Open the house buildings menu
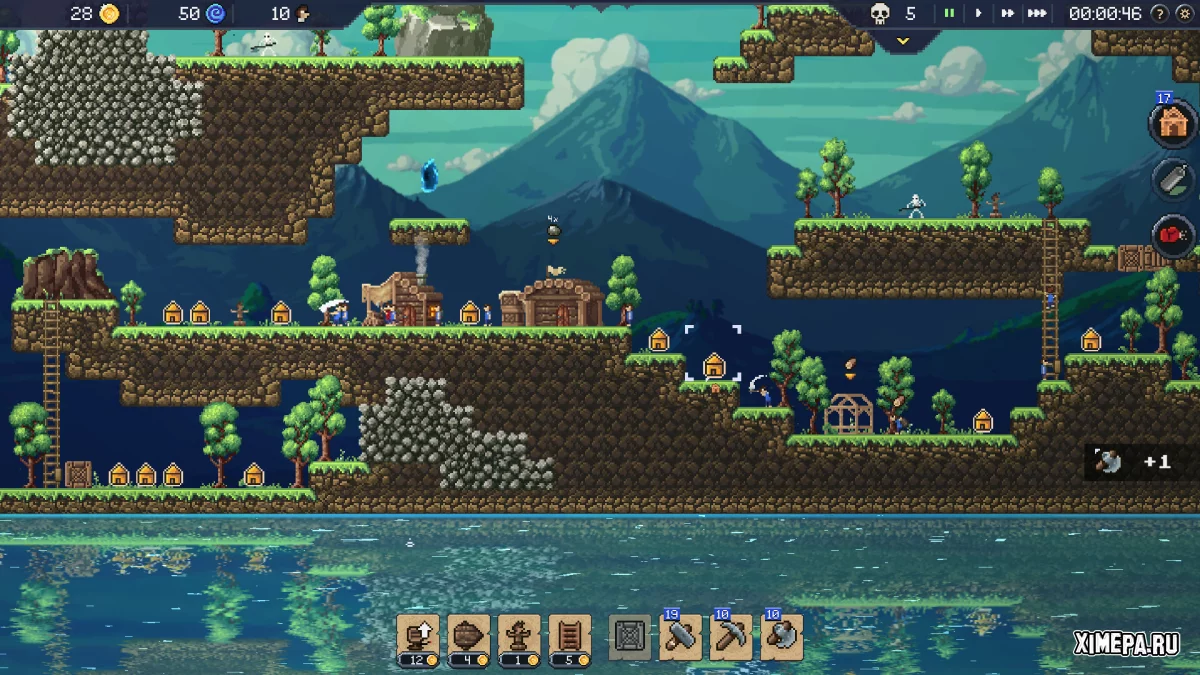Screen dimensions: 1200x675 (x=1172, y=123)
